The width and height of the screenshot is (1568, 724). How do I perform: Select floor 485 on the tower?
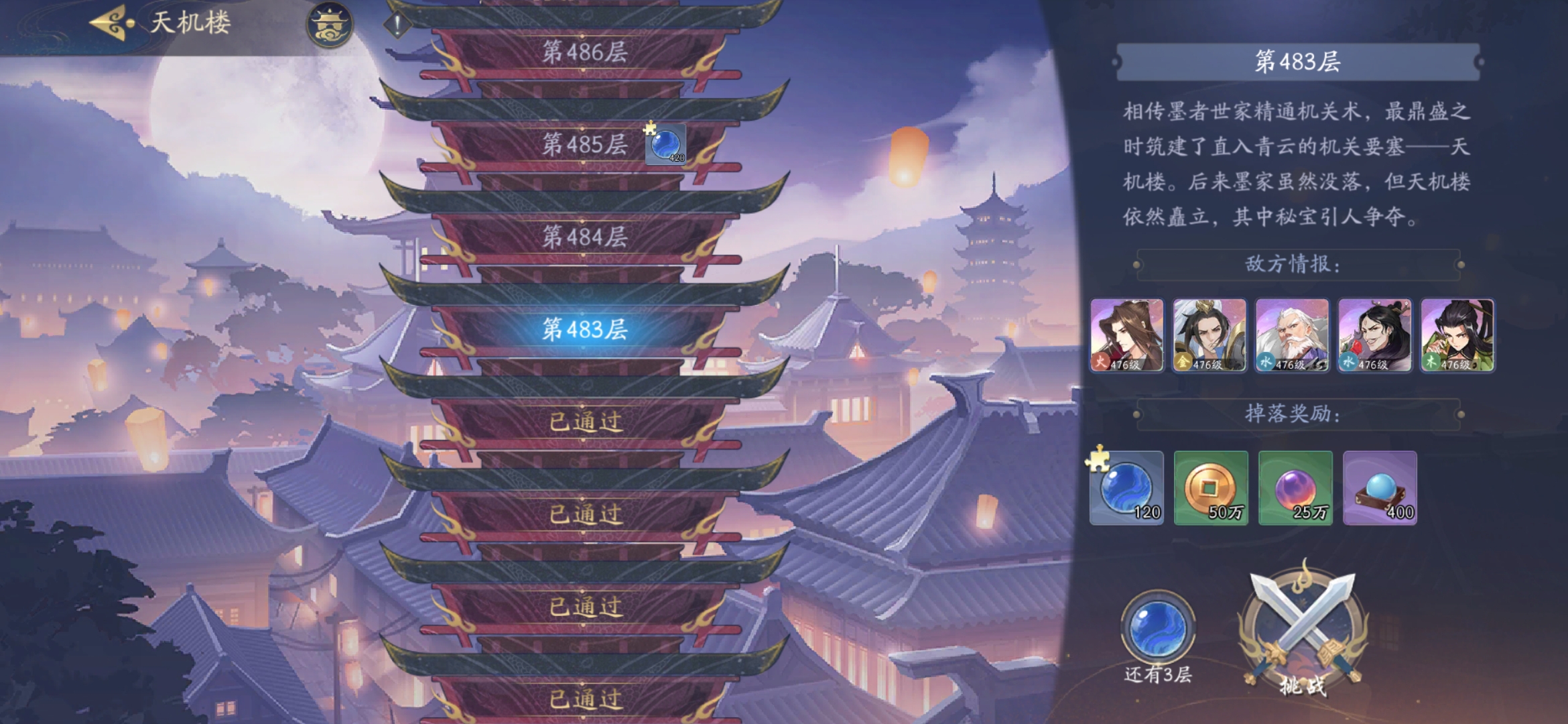[584, 144]
